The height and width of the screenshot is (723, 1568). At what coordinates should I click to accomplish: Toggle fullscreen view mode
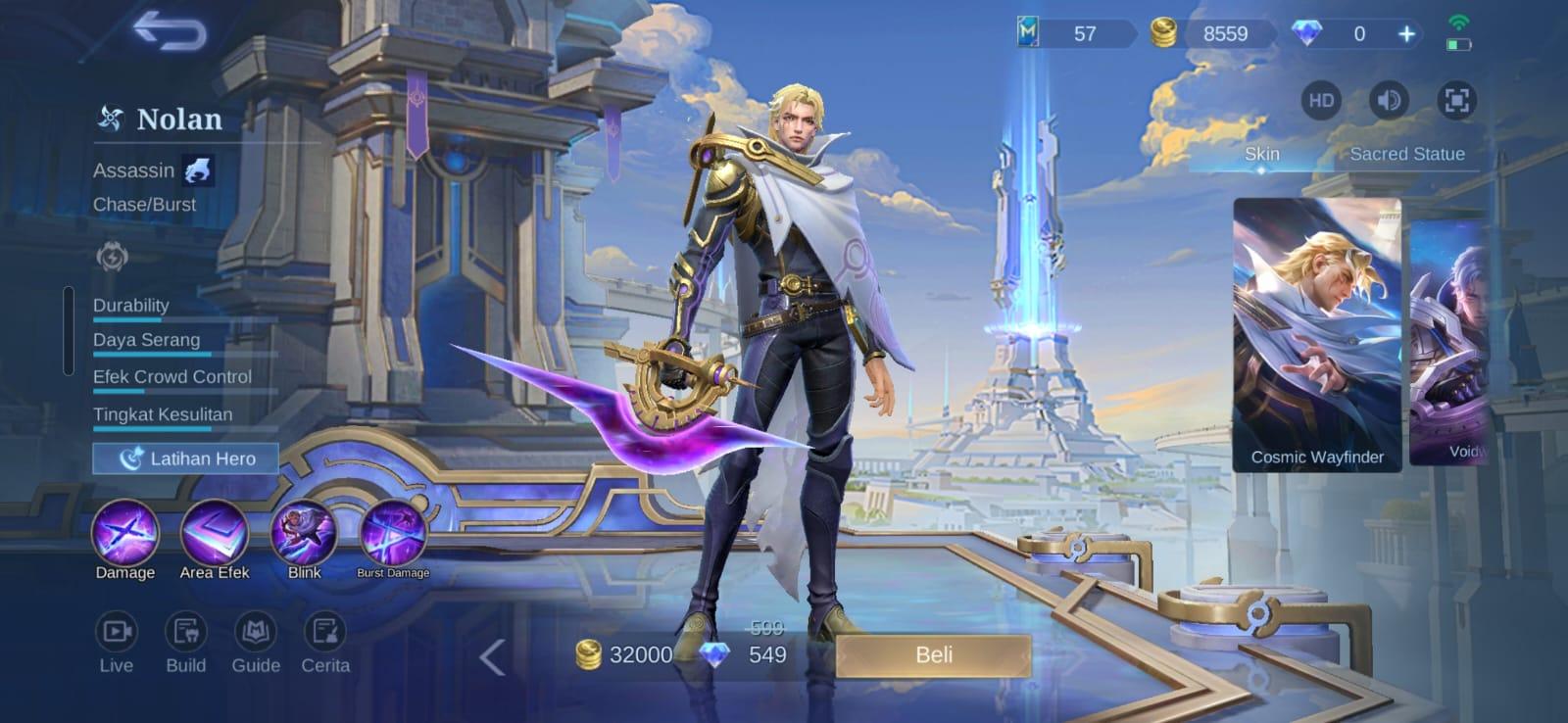tap(1459, 100)
